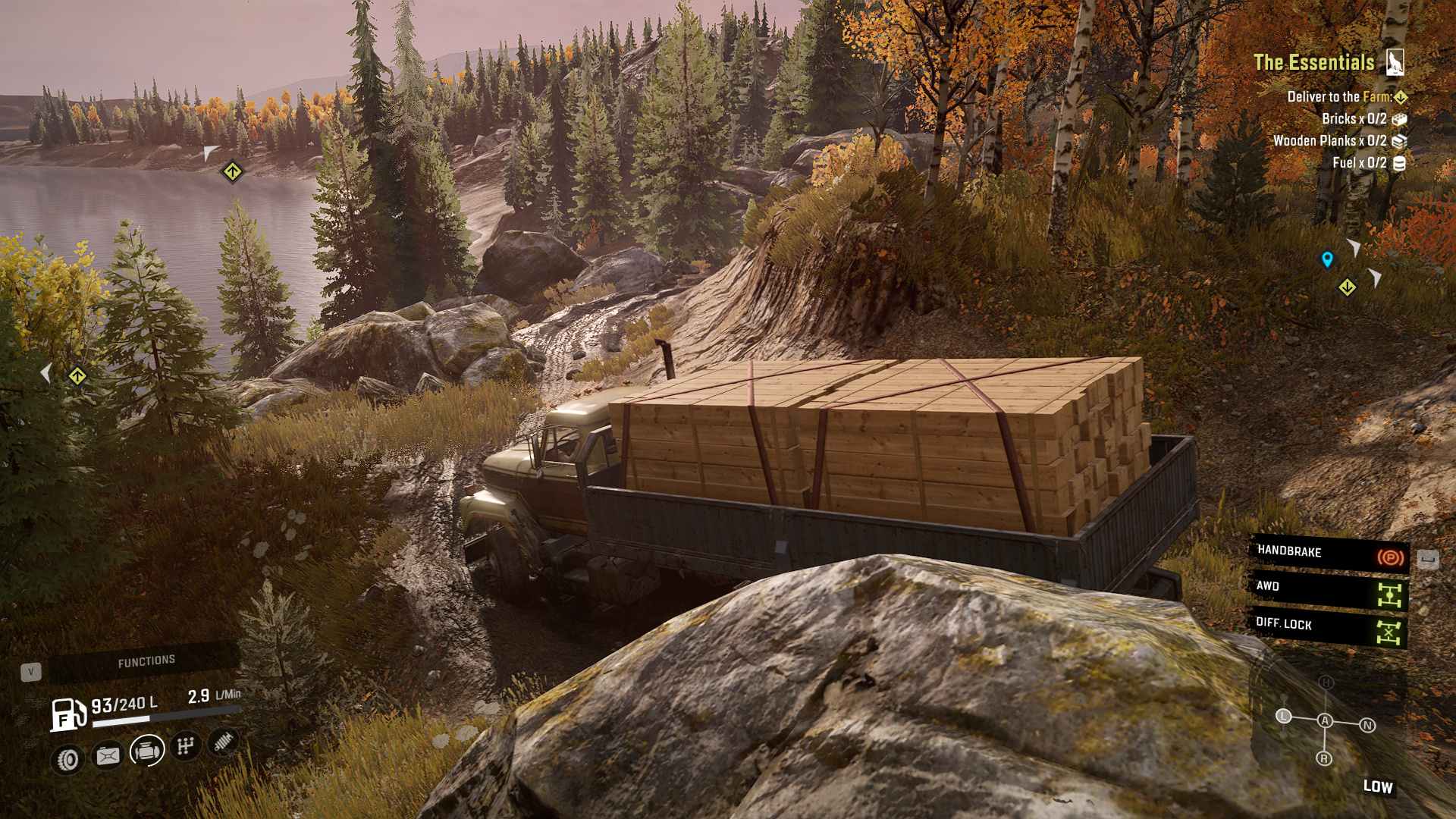Shift to the R reverse gear
The height and width of the screenshot is (819, 1456).
click(1324, 758)
